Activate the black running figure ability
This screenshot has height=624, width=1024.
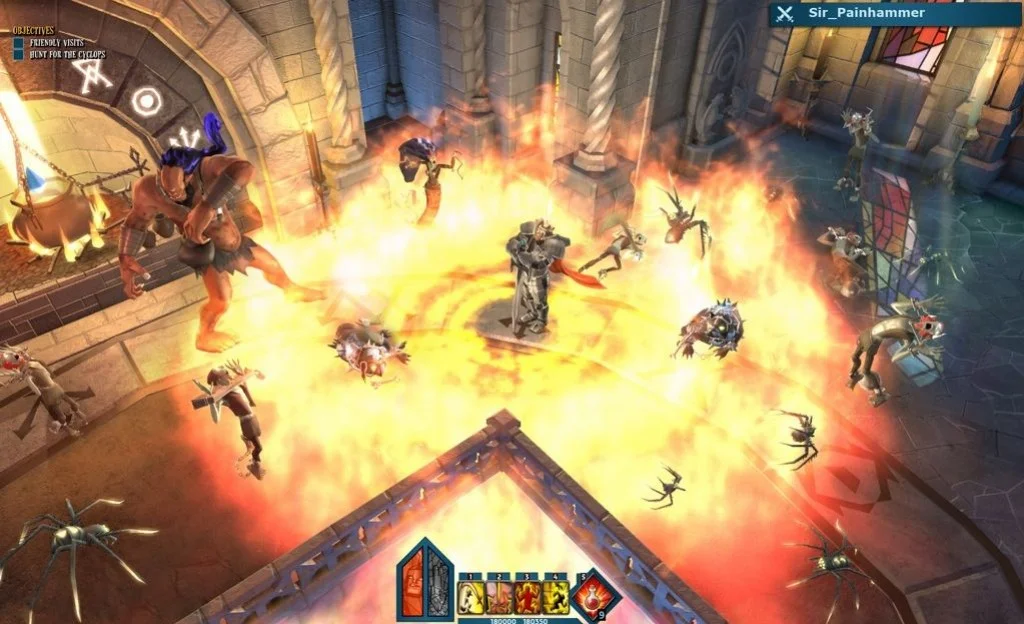pyautogui.click(x=555, y=598)
